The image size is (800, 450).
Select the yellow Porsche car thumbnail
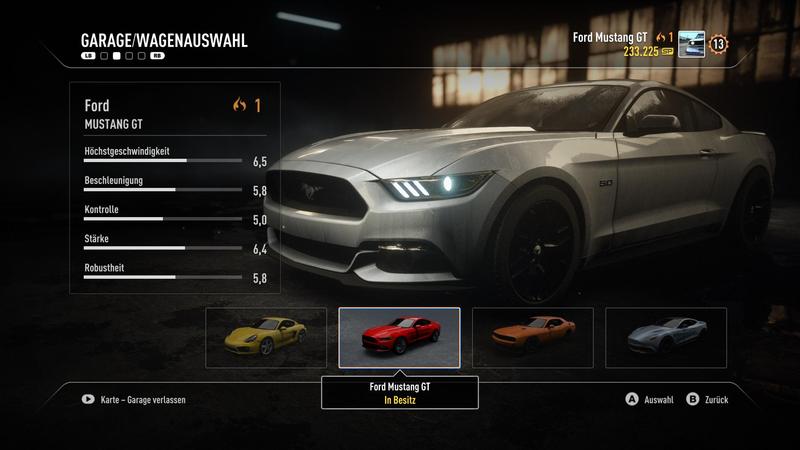266,338
